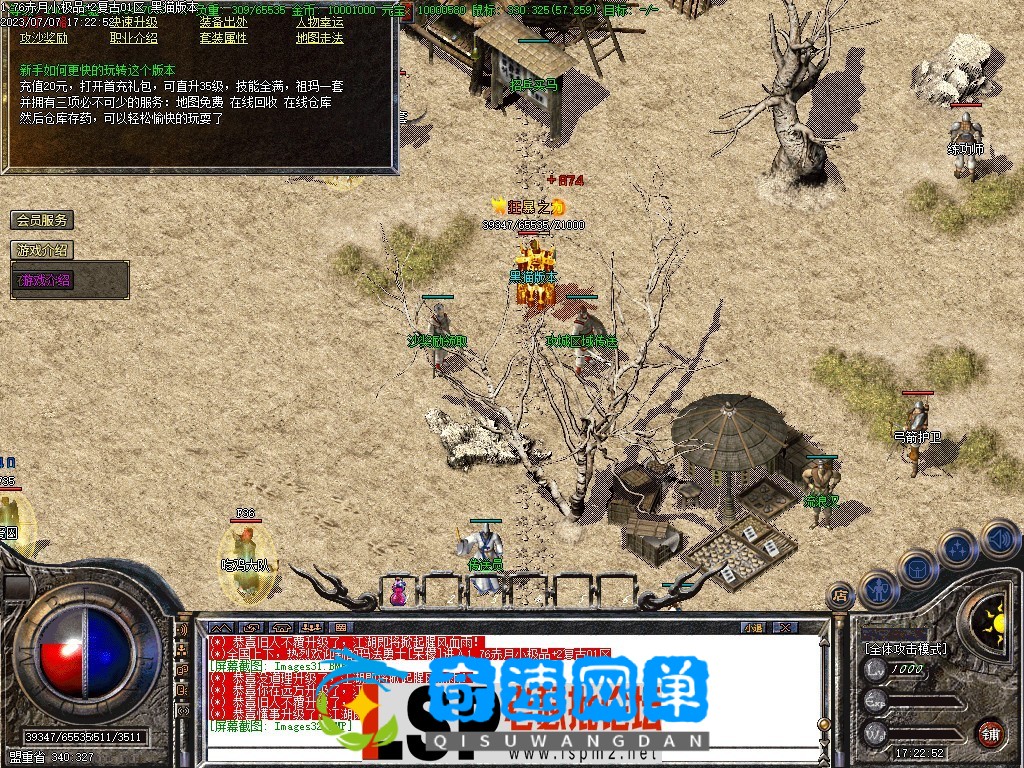The width and height of the screenshot is (1024, 768).
Task: Open the 店 shop icon
Action: click(x=840, y=598)
